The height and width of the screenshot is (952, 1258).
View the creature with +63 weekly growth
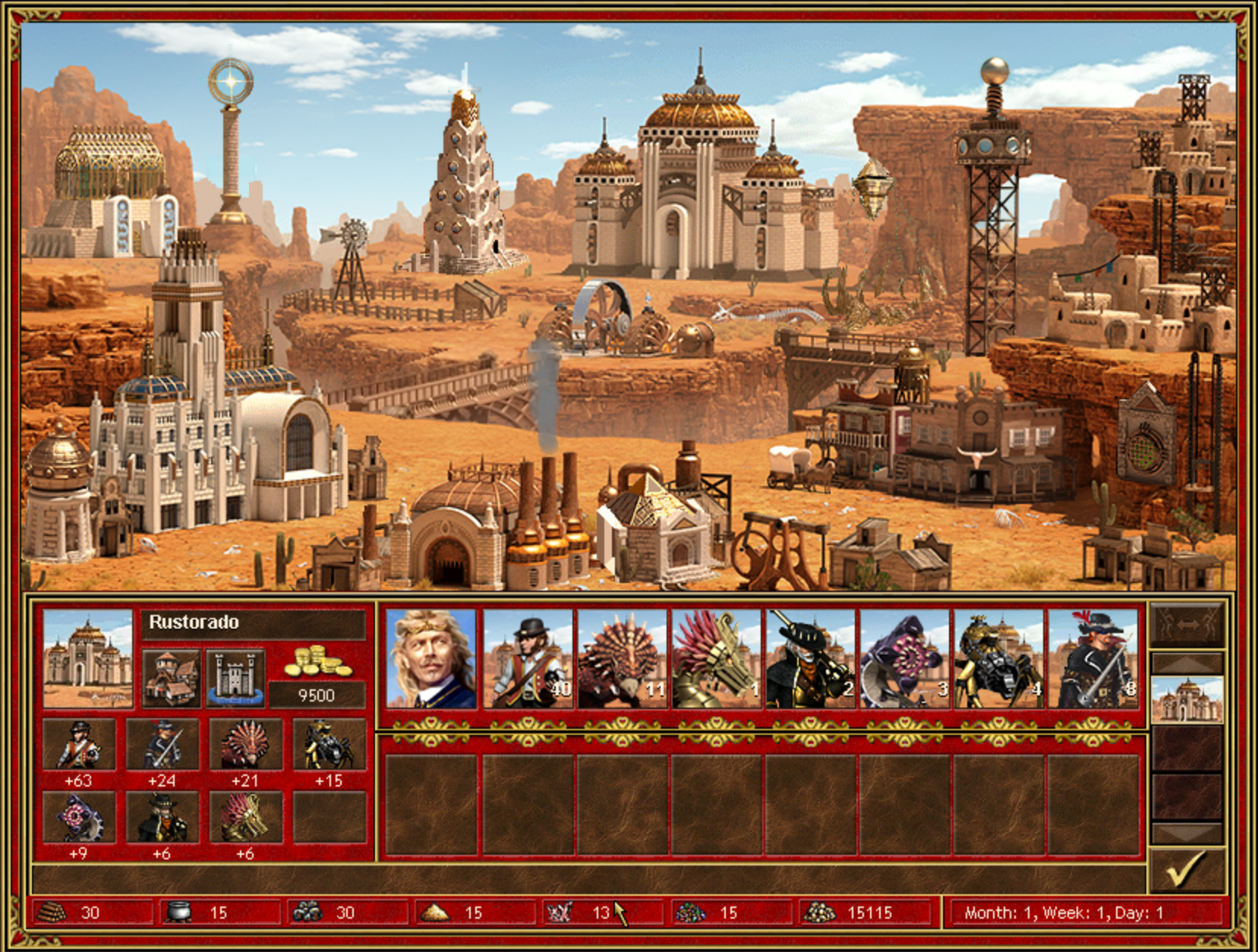click(x=79, y=746)
